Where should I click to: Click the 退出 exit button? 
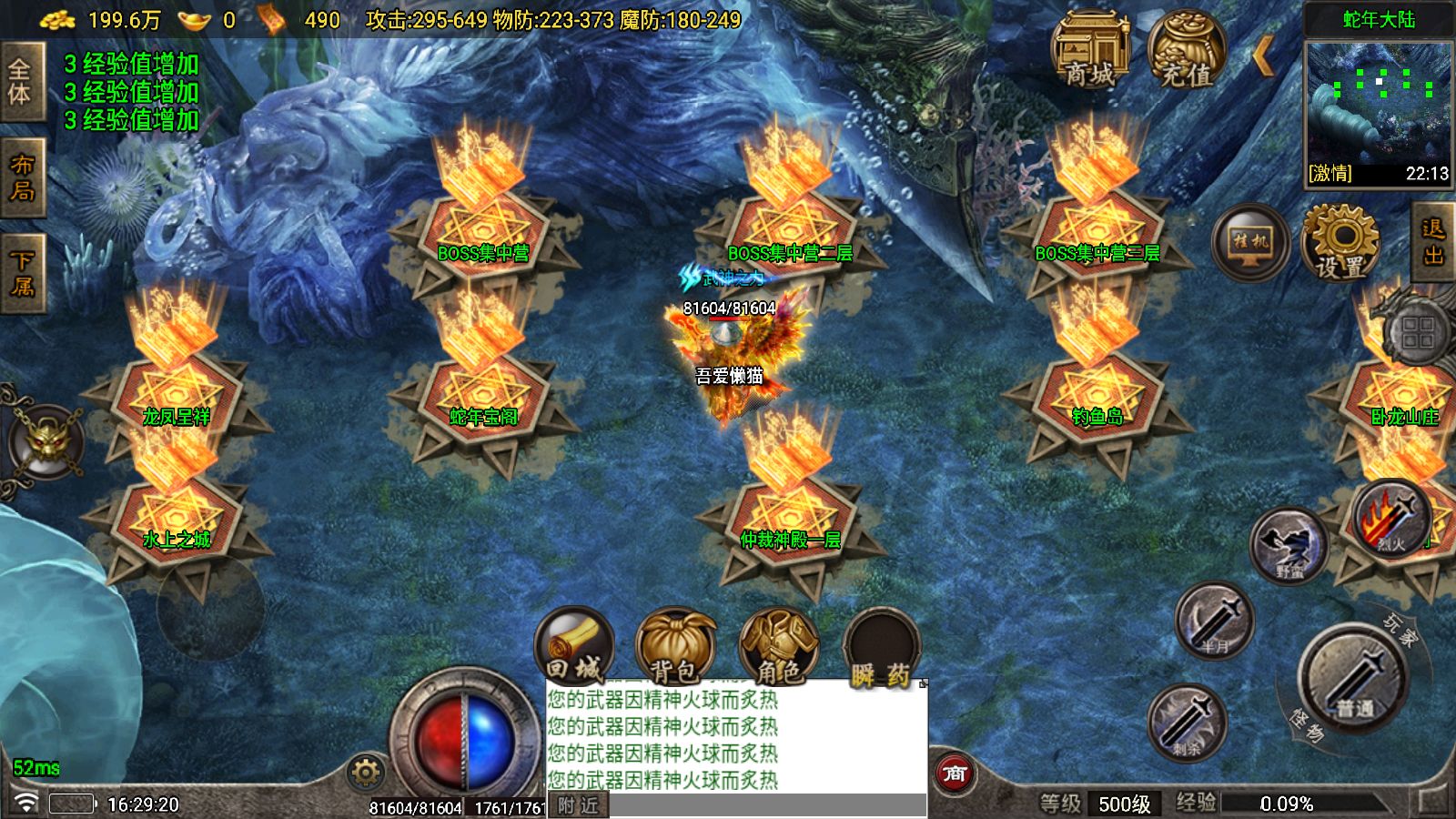(1433, 242)
